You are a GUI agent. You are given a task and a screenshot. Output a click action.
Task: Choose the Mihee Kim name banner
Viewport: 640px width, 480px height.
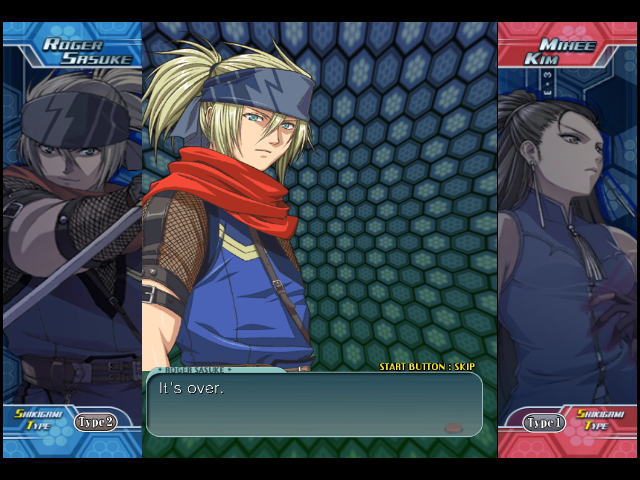click(x=567, y=50)
